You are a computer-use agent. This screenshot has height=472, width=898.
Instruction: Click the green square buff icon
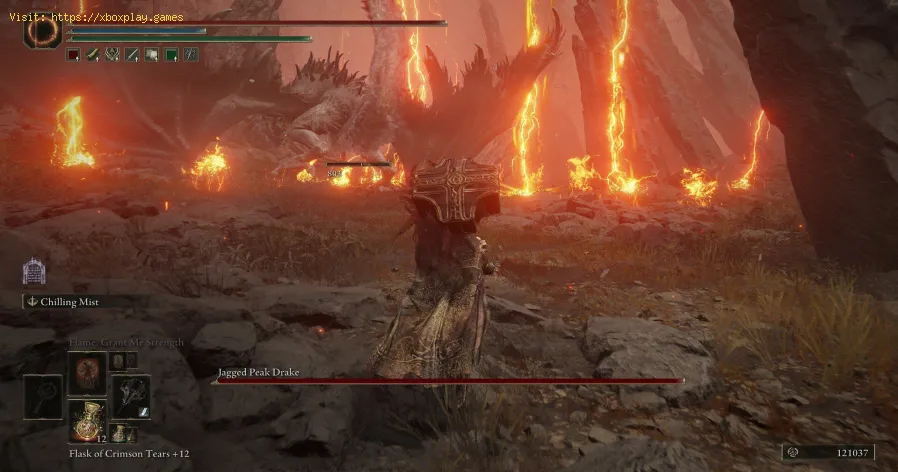tap(171, 55)
